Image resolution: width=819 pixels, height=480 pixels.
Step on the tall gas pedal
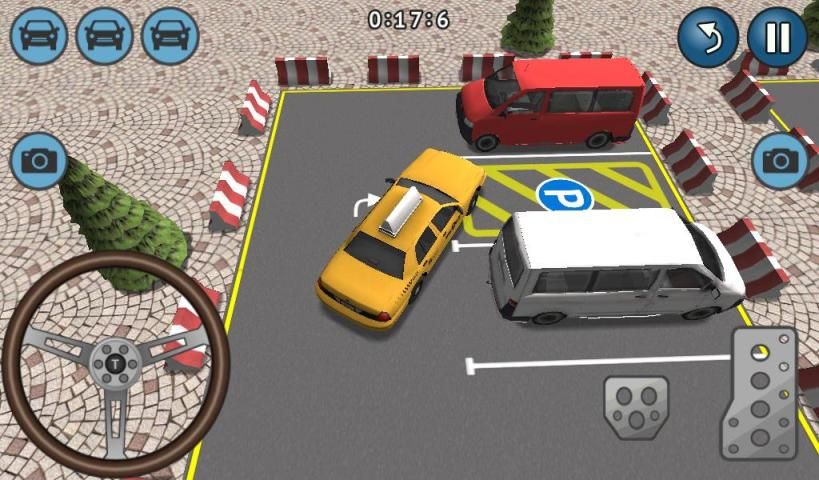(x=759, y=393)
